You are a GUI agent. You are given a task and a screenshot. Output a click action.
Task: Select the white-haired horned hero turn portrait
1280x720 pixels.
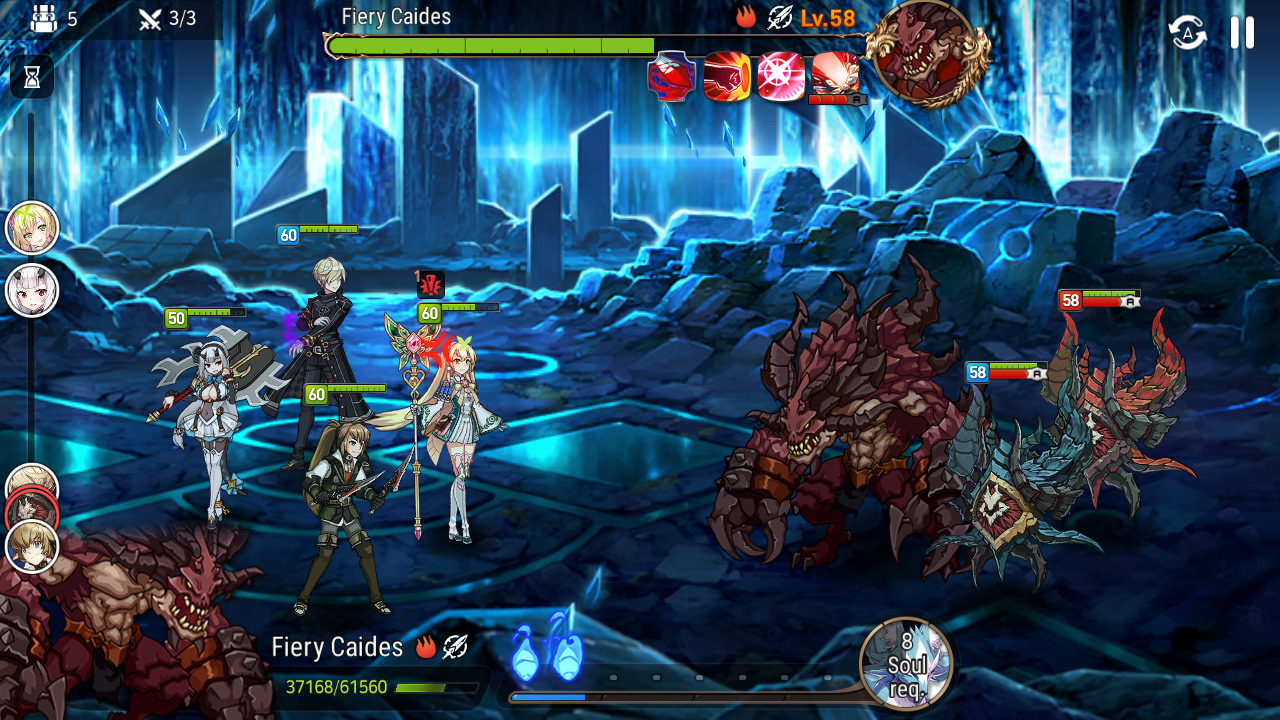tap(32, 291)
